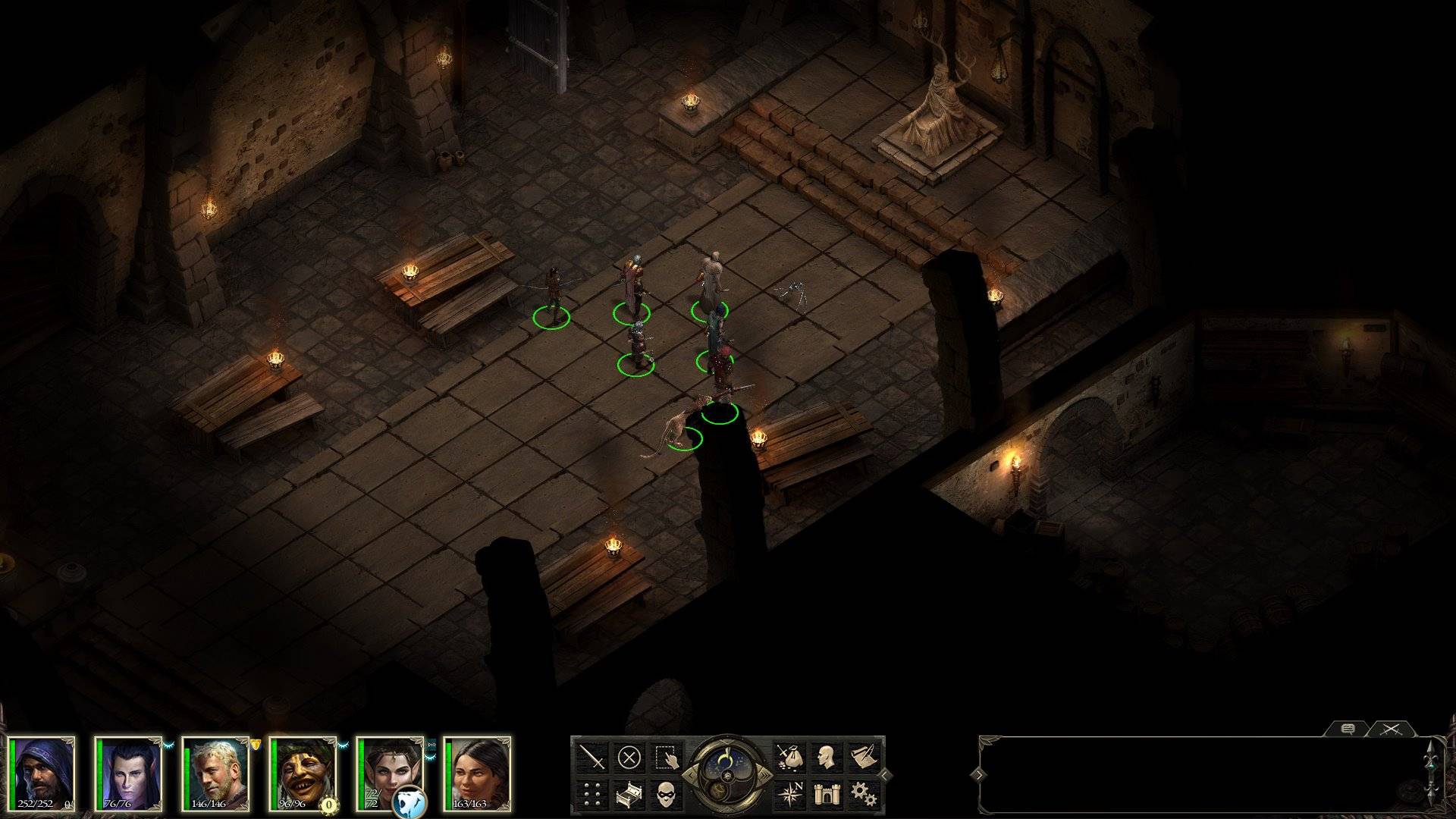Rest the party with the bed icon

tap(629, 794)
